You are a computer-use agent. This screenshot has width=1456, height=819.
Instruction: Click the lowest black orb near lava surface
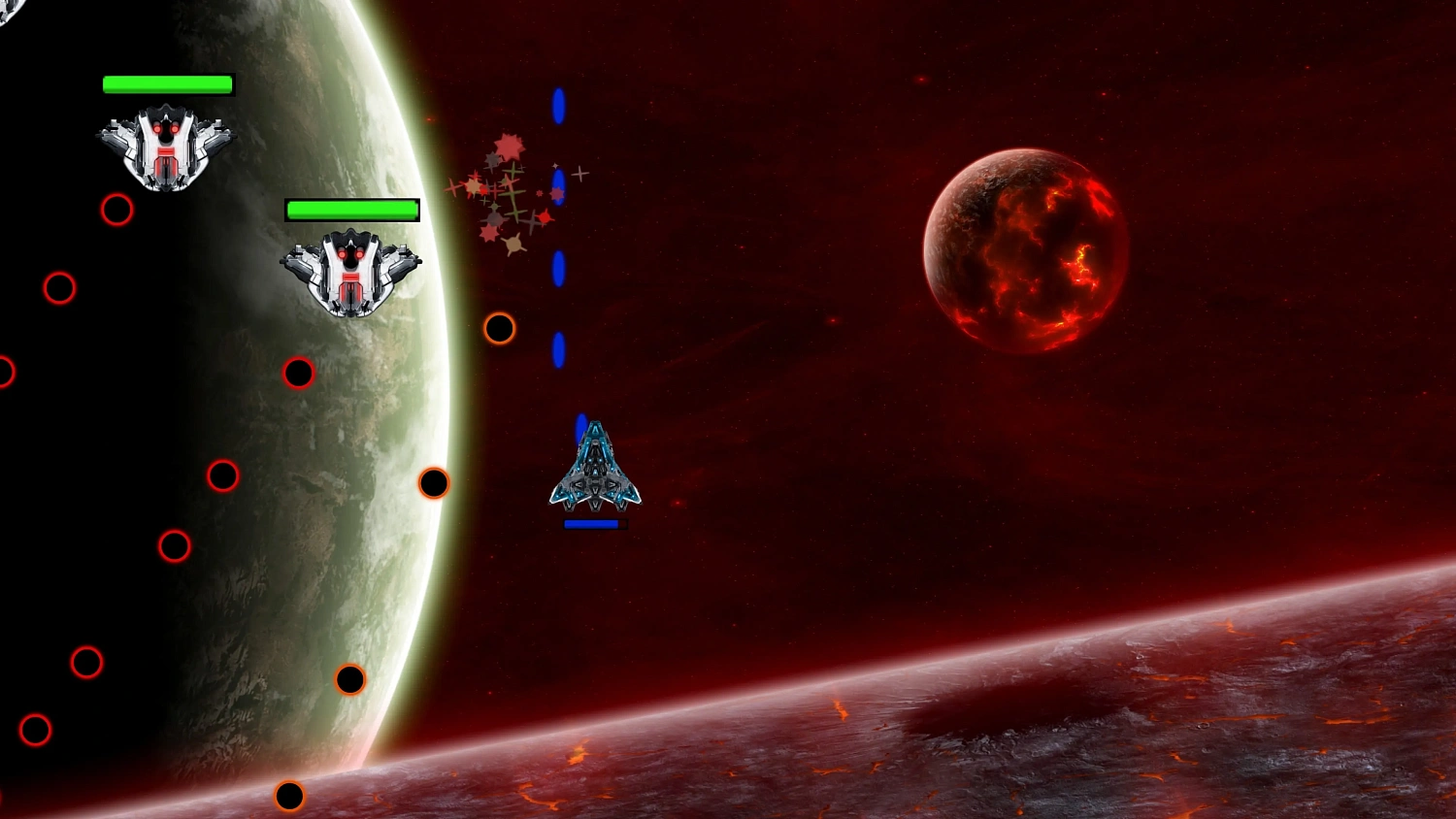(290, 796)
